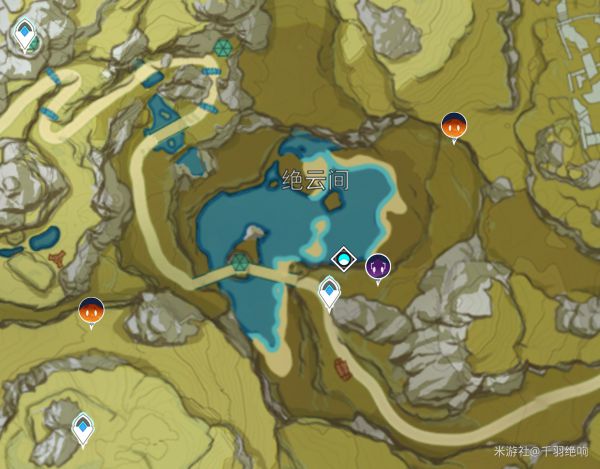
Task: Select the purple map pin
Action: point(377,267)
